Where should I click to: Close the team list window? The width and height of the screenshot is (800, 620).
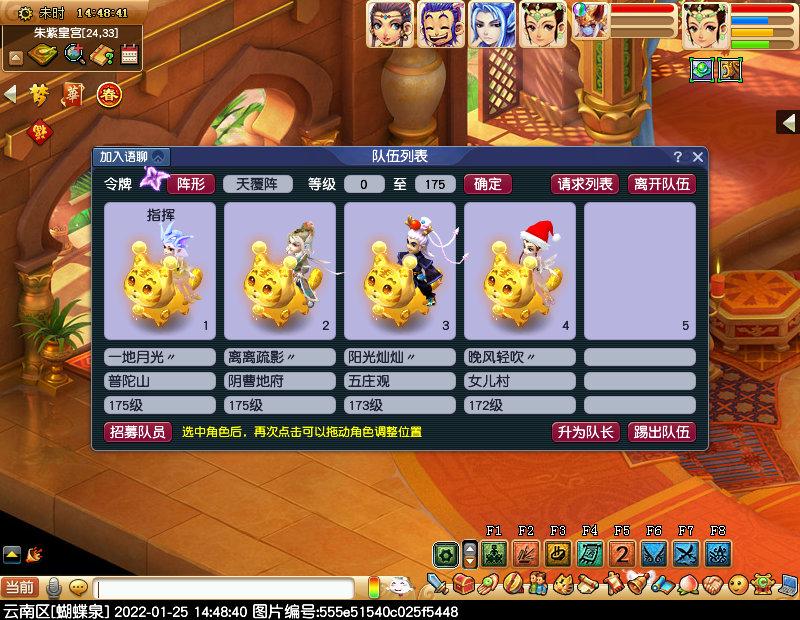click(x=698, y=157)
